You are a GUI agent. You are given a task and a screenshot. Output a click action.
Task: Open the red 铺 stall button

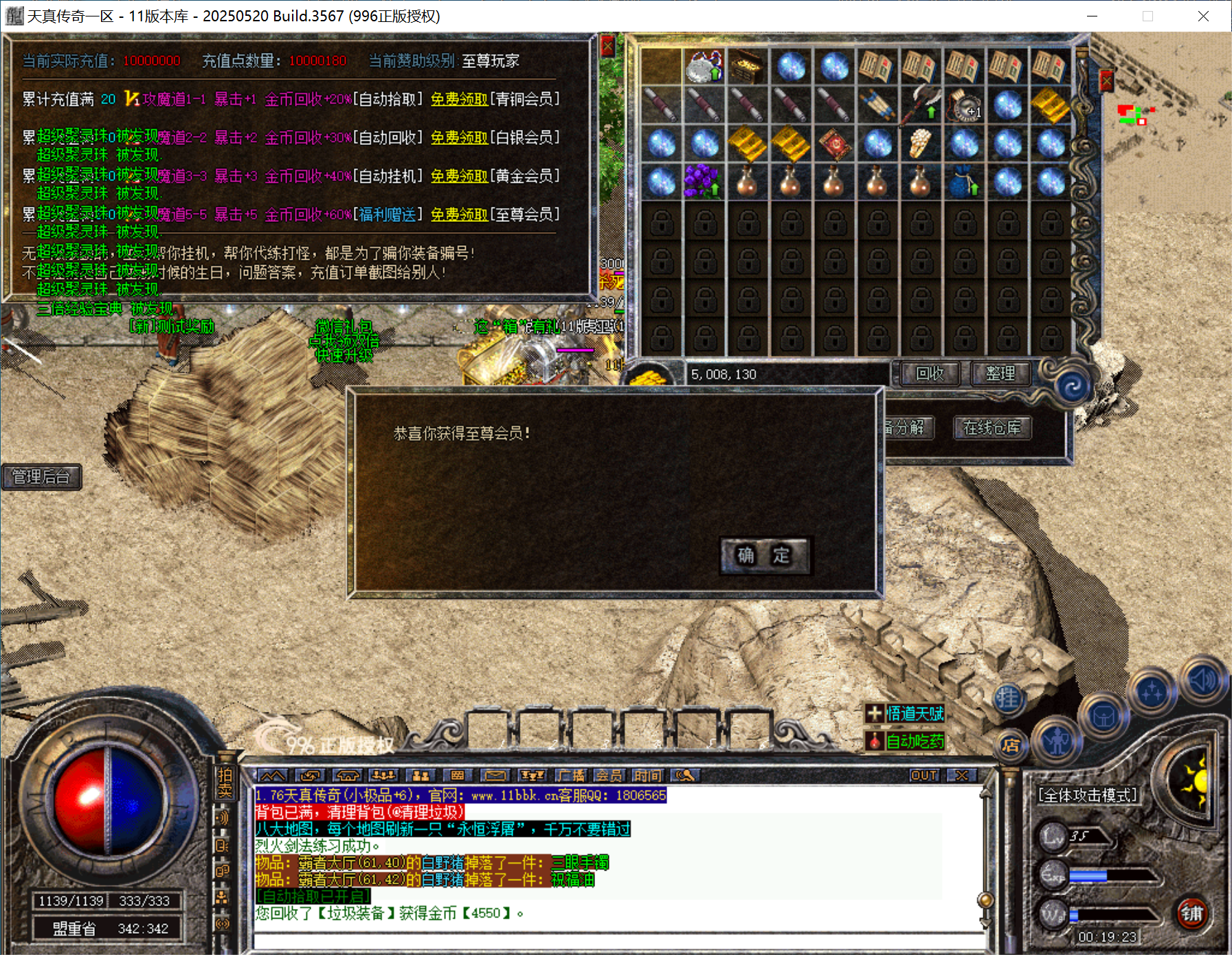pyautogui.click(x=1191, y=914)
